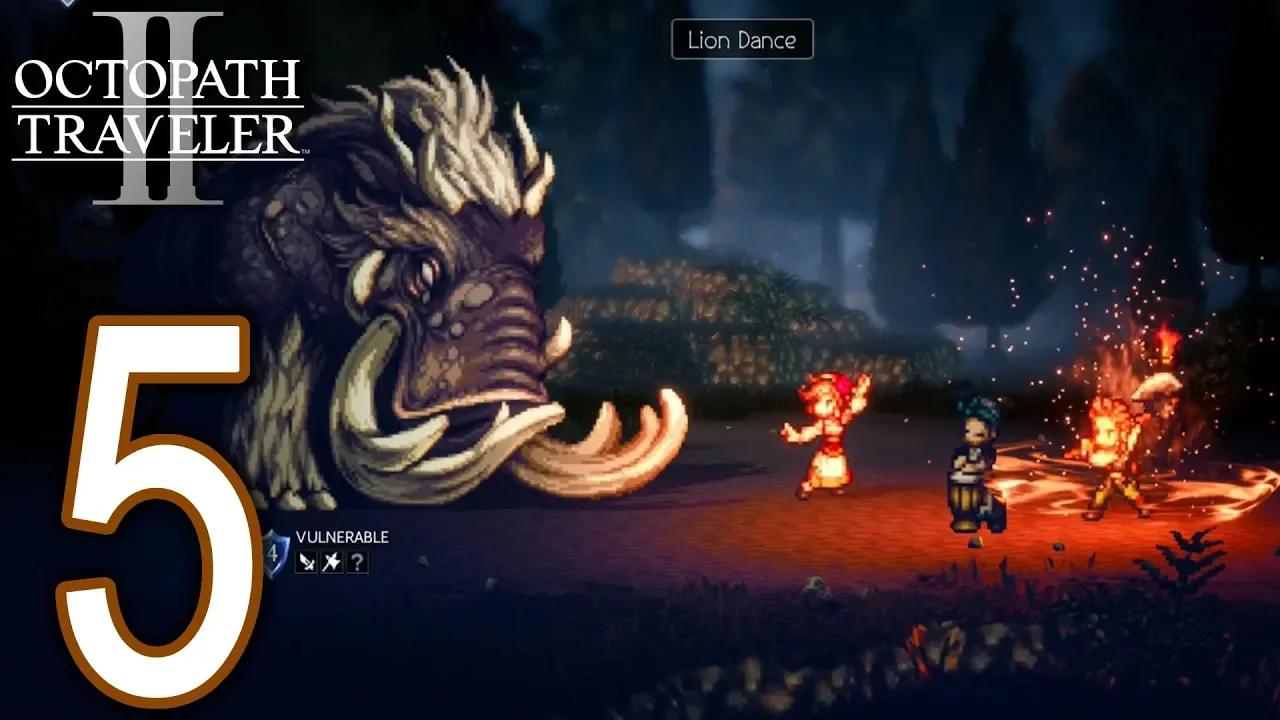Click the question mark unknown weakness icon

357,562
